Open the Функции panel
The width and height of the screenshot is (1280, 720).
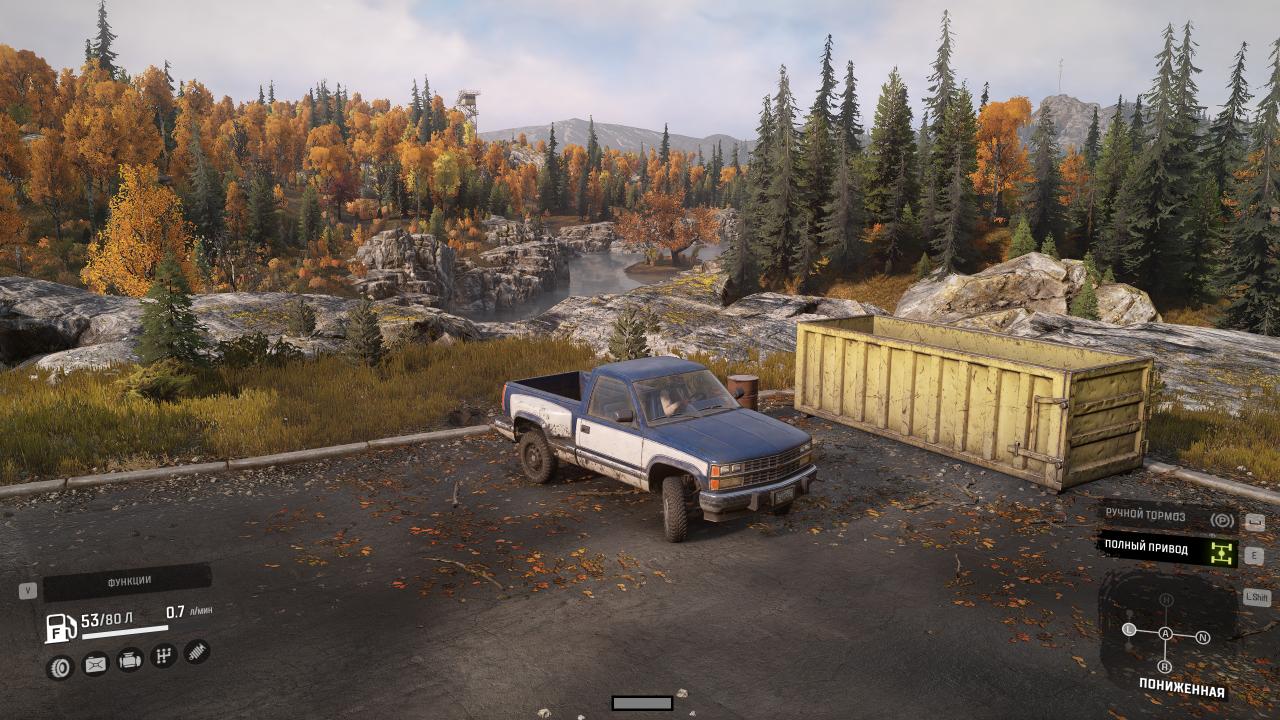tap(127, 582)
